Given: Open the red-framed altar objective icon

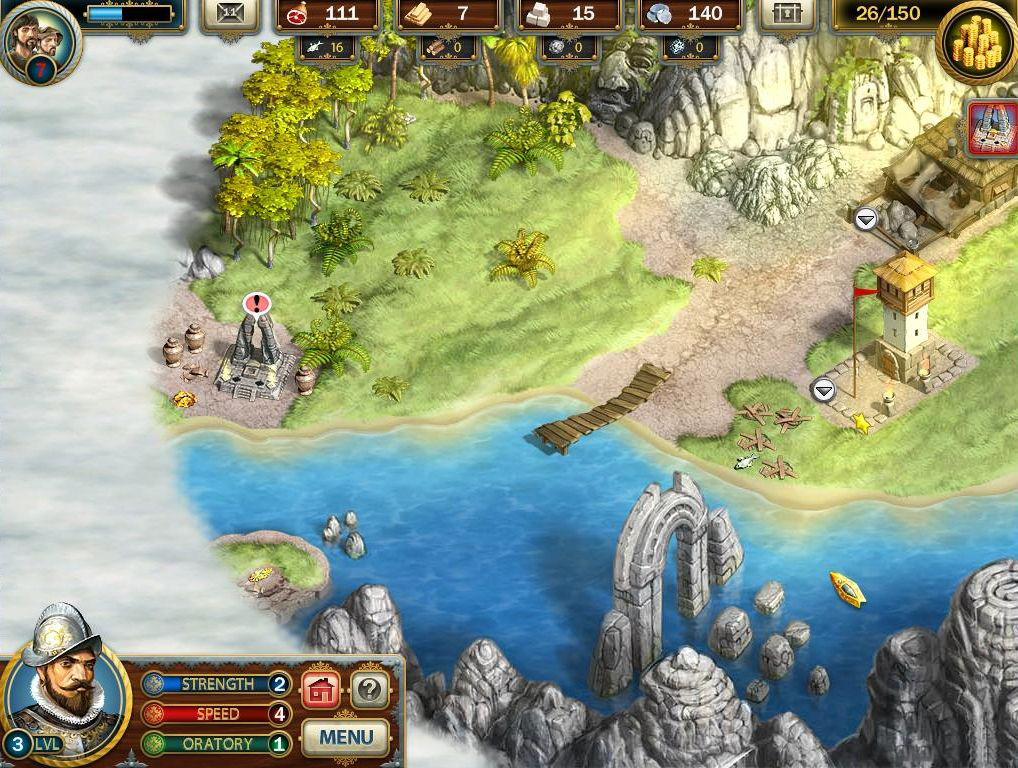Looking at the screenshot, I should tap(993, 130).
